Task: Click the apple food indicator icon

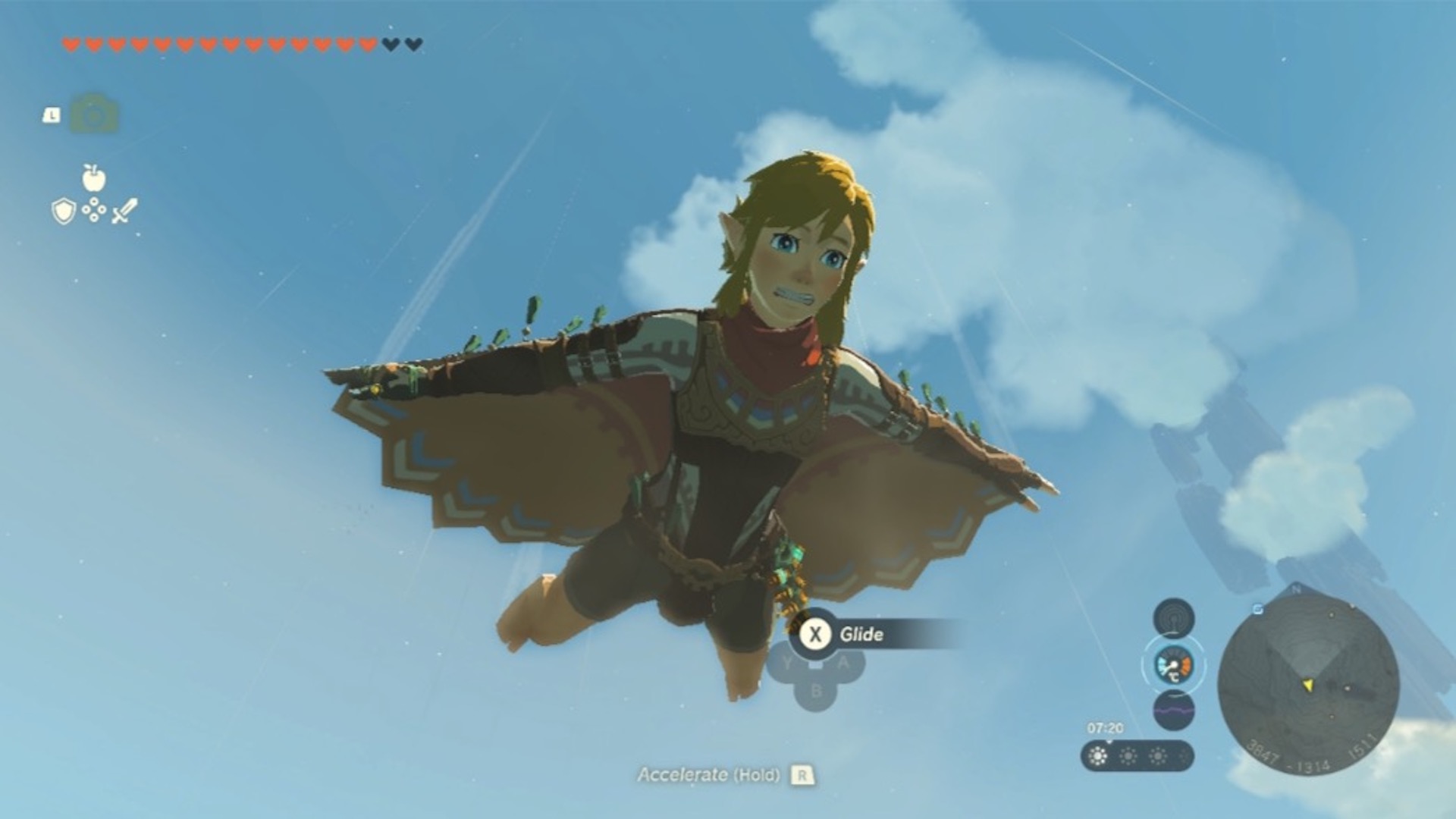Action: coord(93,178)
